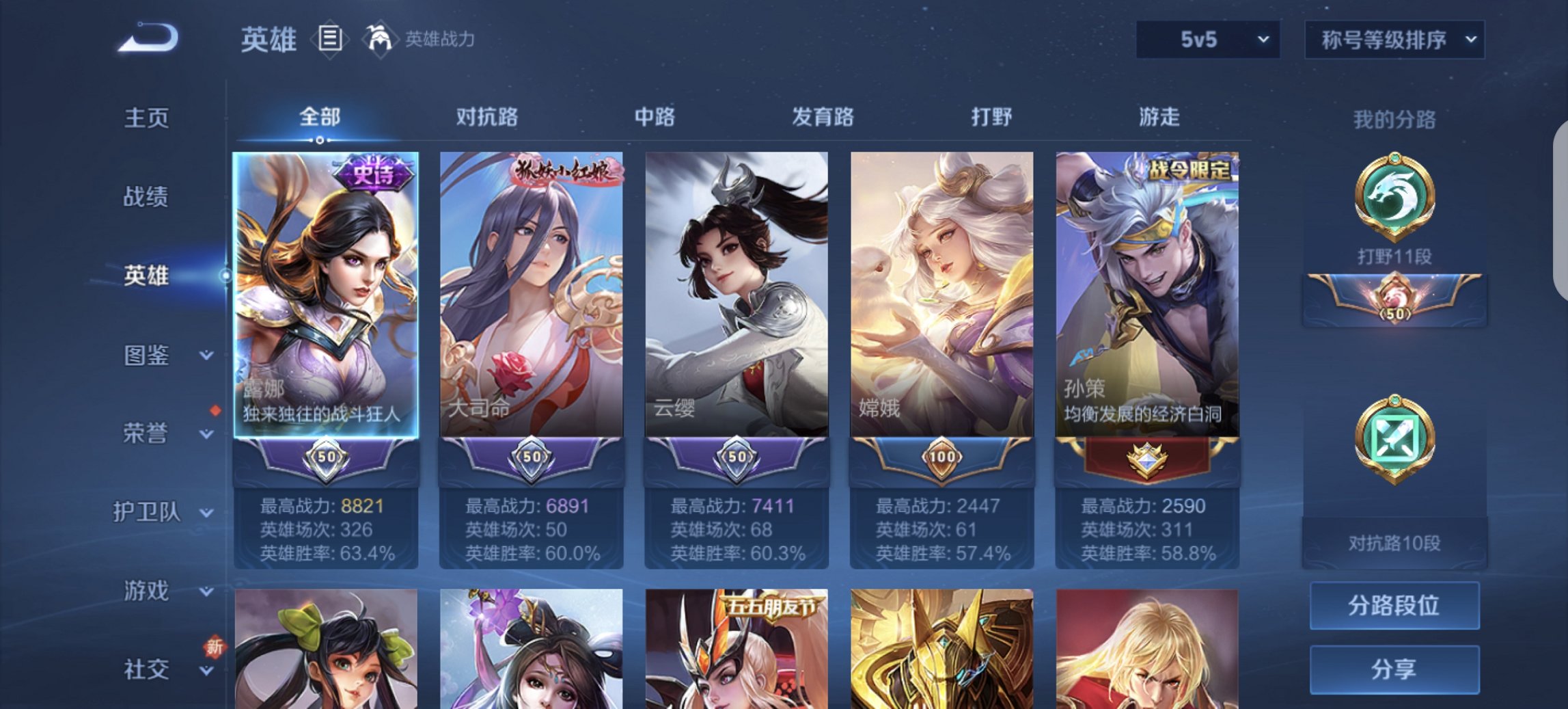Open the 称号等级排序 sorting dropdown
Viewport: 1568px width, 709px height.
coord(1394,39)
